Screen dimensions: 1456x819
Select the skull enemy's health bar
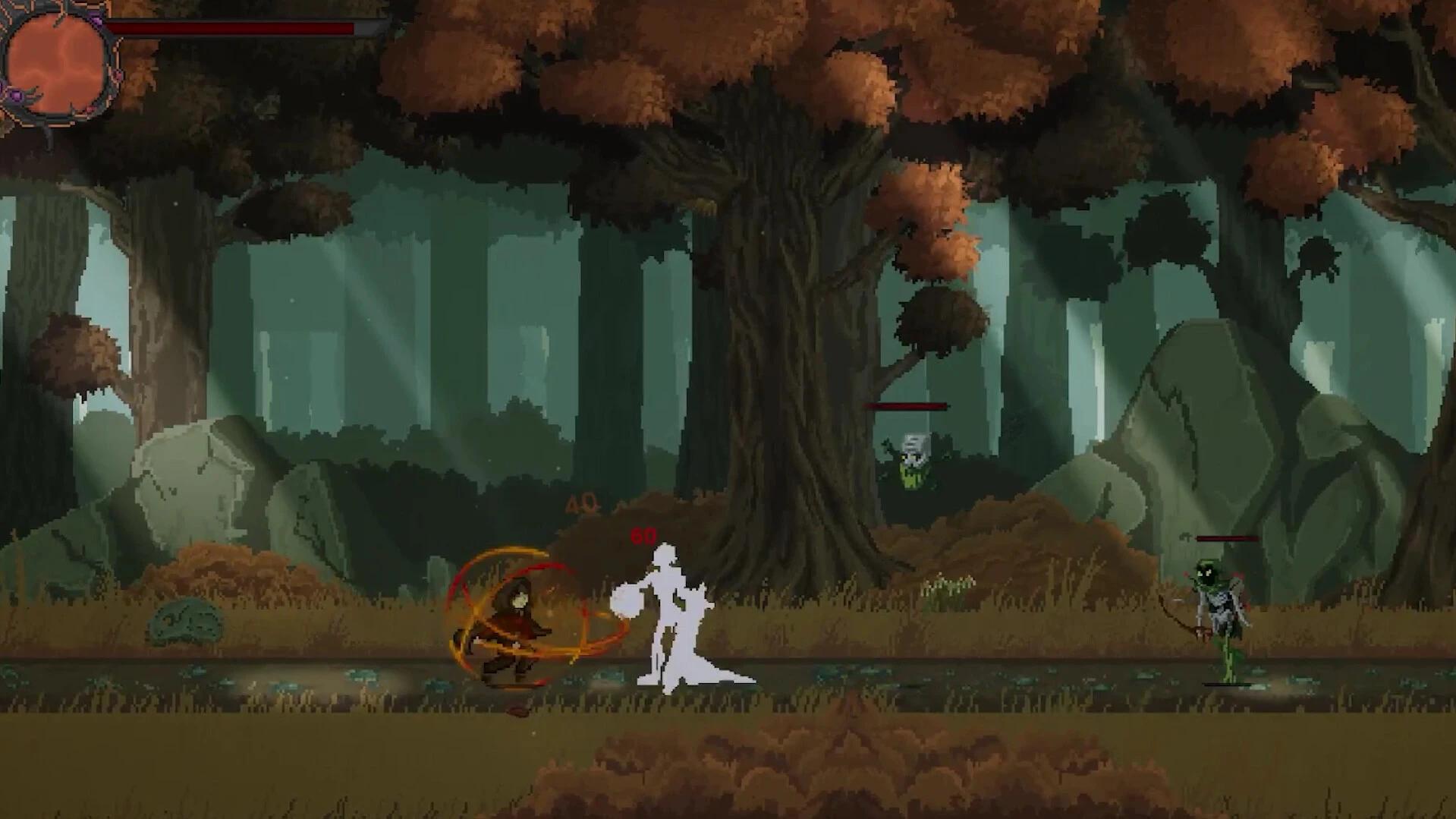tap(904, 405)
